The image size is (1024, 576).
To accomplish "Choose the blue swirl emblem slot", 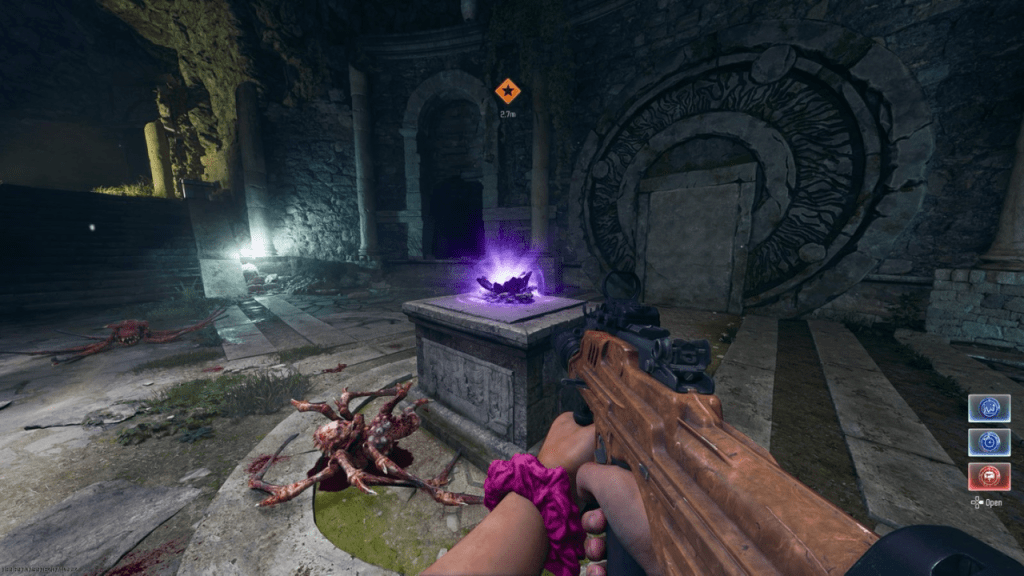I will (988, 442).
